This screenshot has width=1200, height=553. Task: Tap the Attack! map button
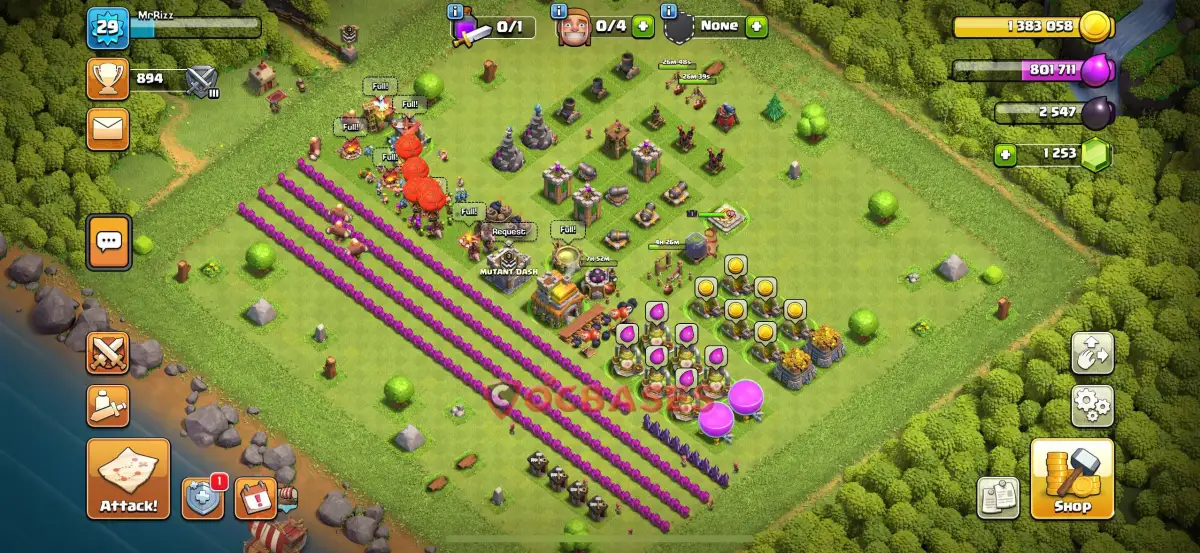tap(128, 478)
